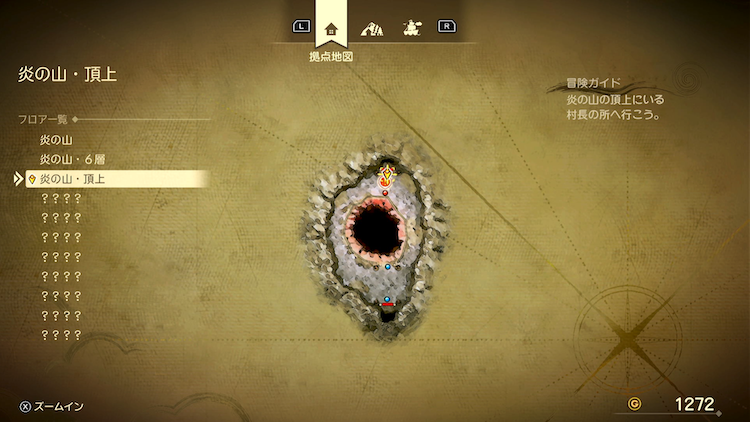Click the golden destination marker on the map
750x422 pixels.
click(x=387, y=177)
